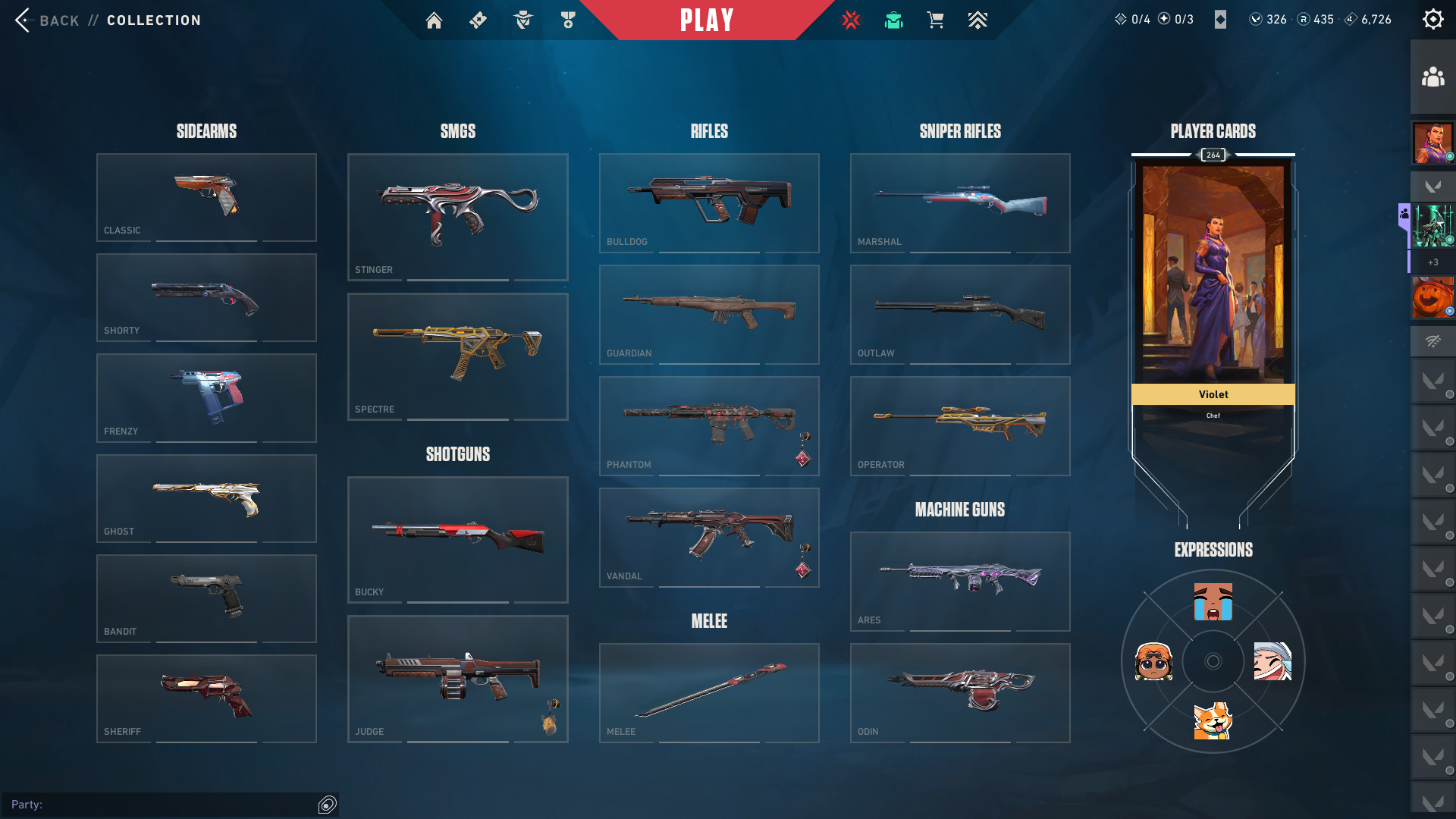Open the Home tab icon
The height and width of the screenshot is (819, 1456).
[434, 20]
